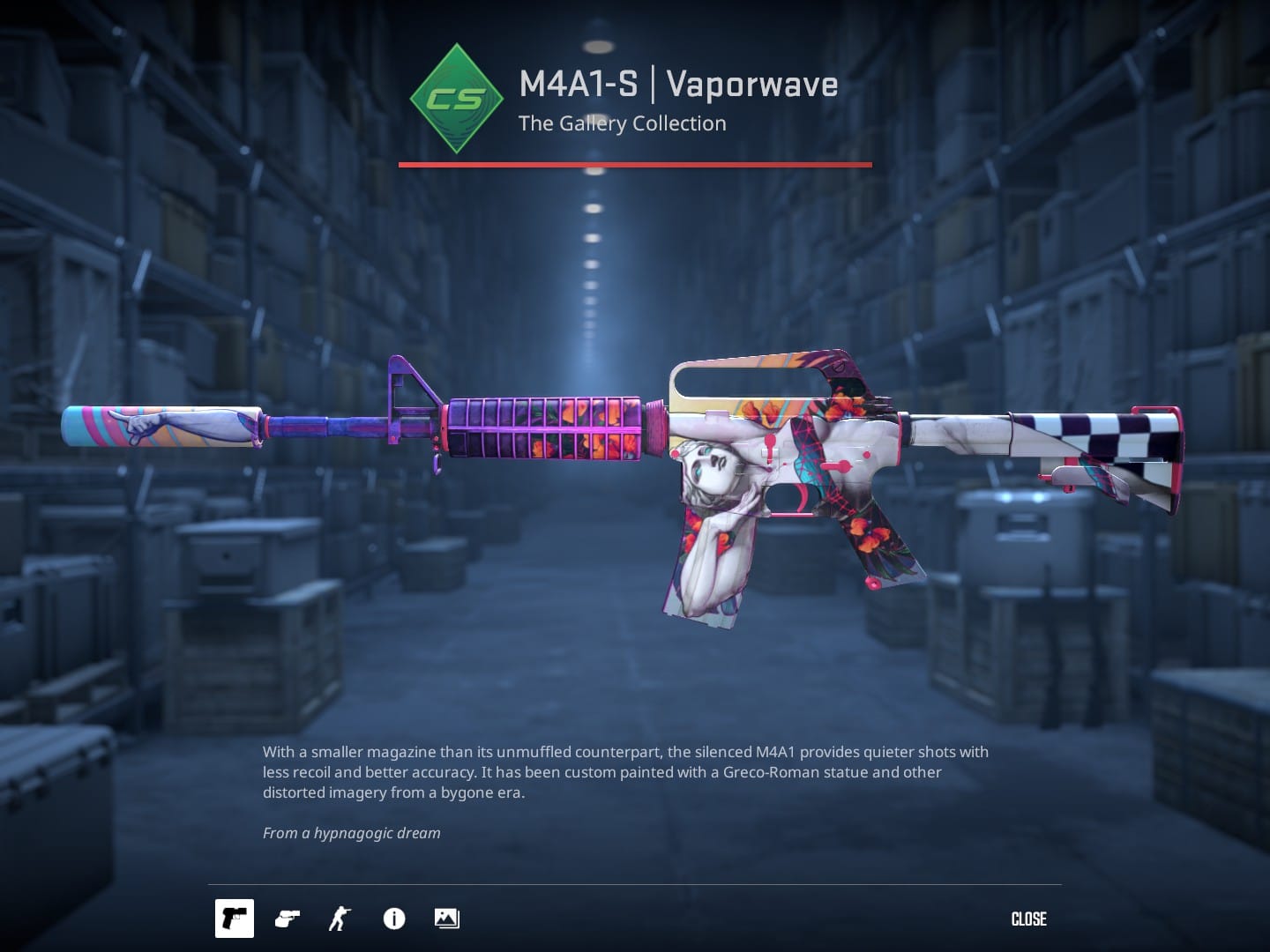The height and width of the screenshot is (952, 1270).
Task: Switch to the hand-held weapon view
Action: (288, 919)
